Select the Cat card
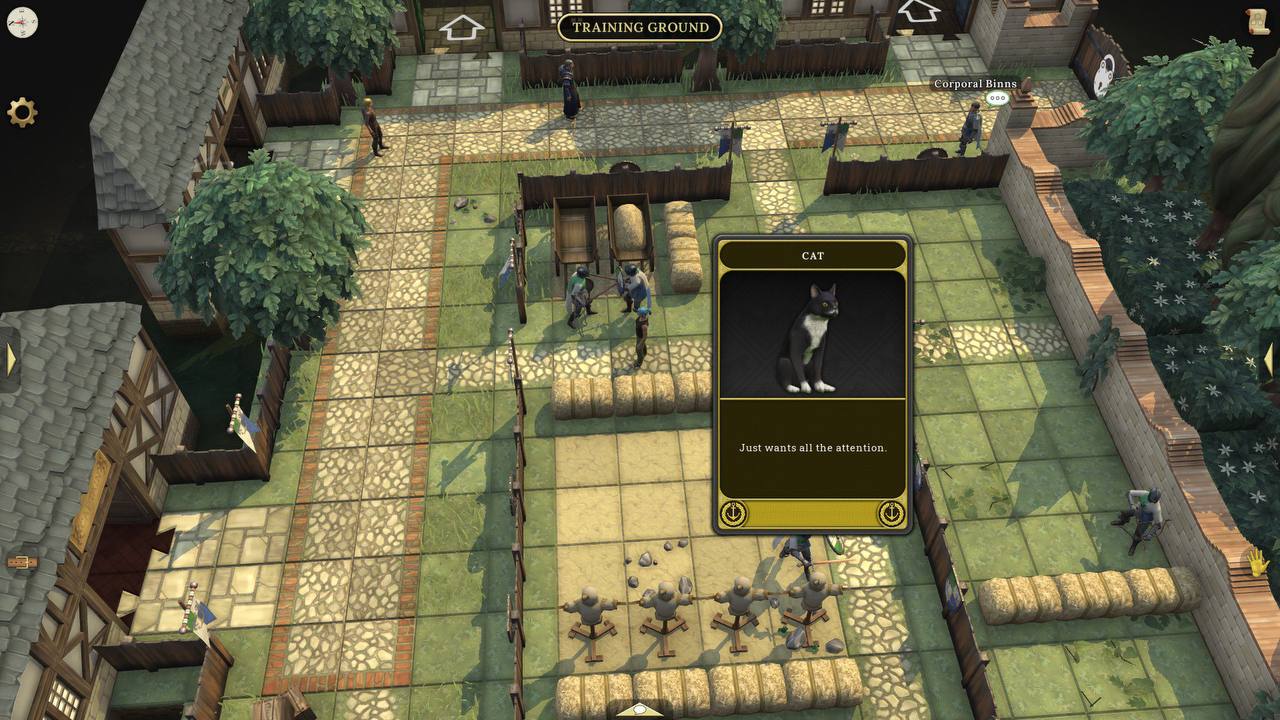The height and width of the screenshot is (720, 1280). pyautogui.click(x=812, y=385)
